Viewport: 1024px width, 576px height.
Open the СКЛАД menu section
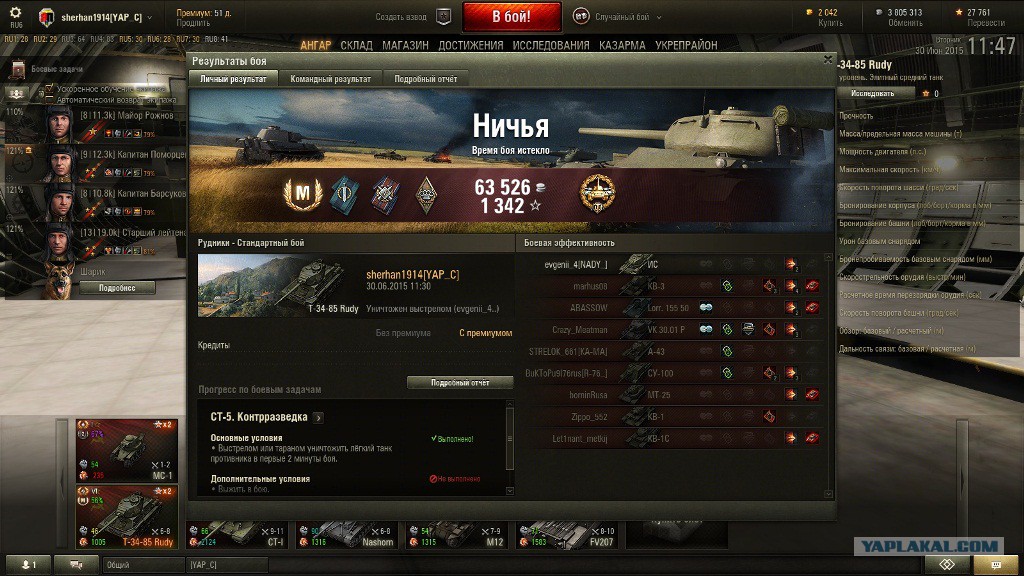(x=356, y=46)
